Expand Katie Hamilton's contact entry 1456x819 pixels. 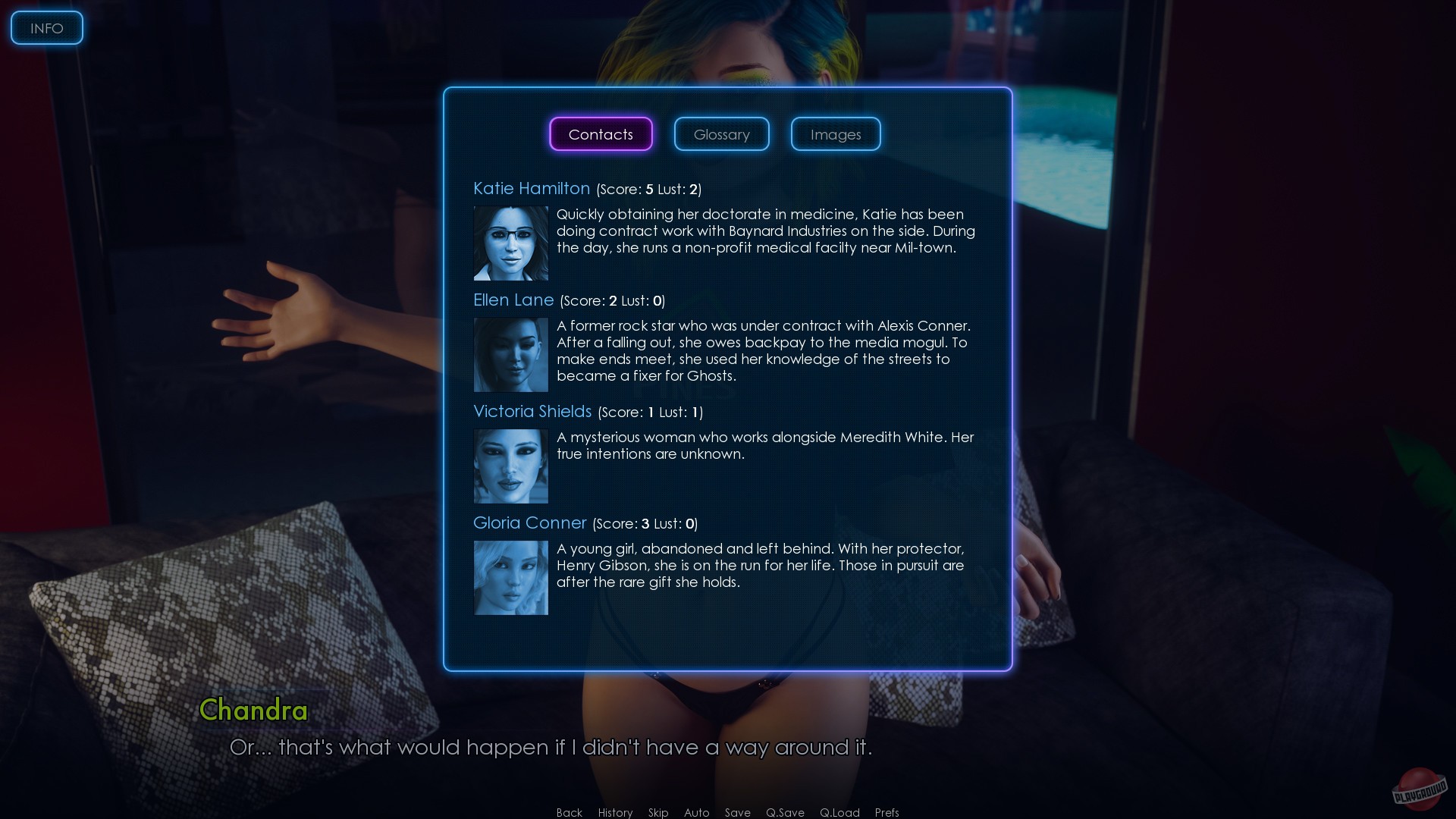[532, 188]
